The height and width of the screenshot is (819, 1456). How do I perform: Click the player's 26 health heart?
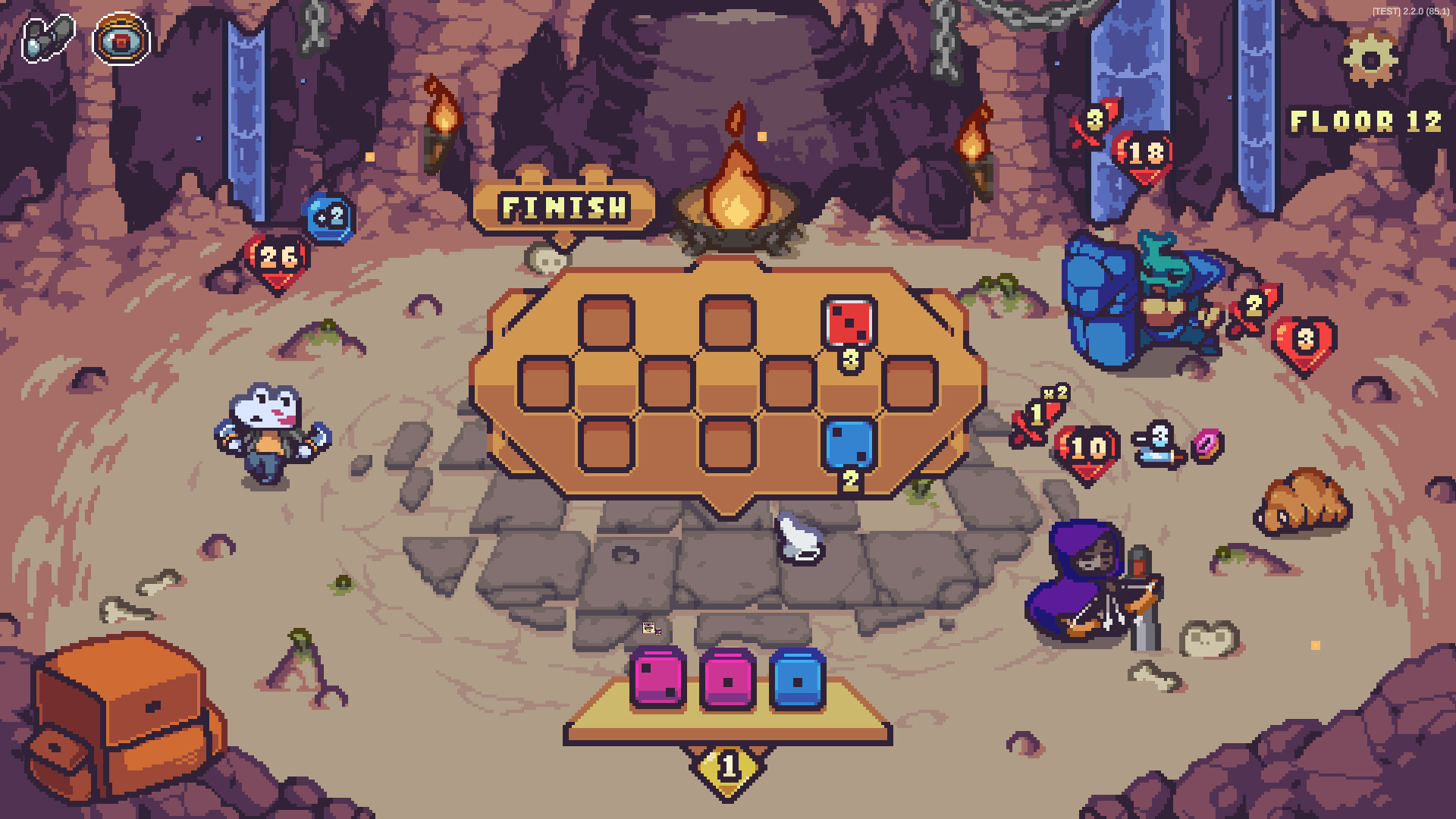tap(278, 258)
